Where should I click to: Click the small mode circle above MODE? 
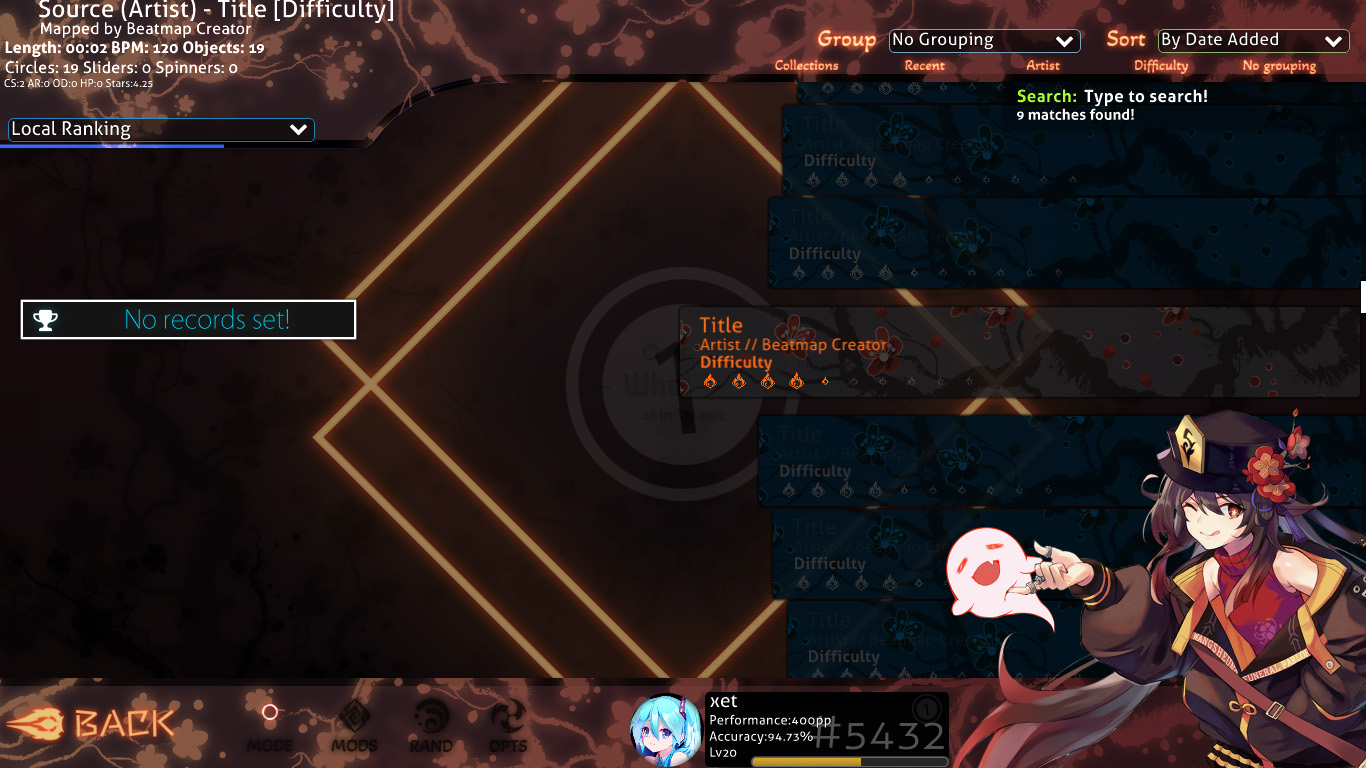tap(269, 712)
